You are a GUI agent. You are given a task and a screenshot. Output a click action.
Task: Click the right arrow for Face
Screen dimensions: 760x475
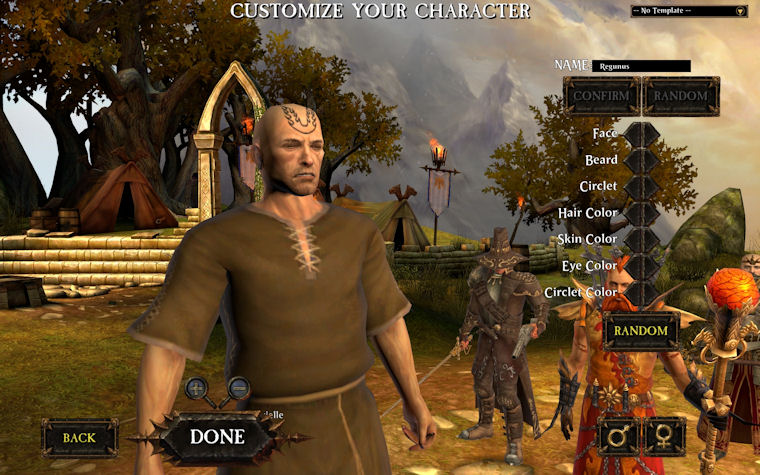click(x=651, y=133)
